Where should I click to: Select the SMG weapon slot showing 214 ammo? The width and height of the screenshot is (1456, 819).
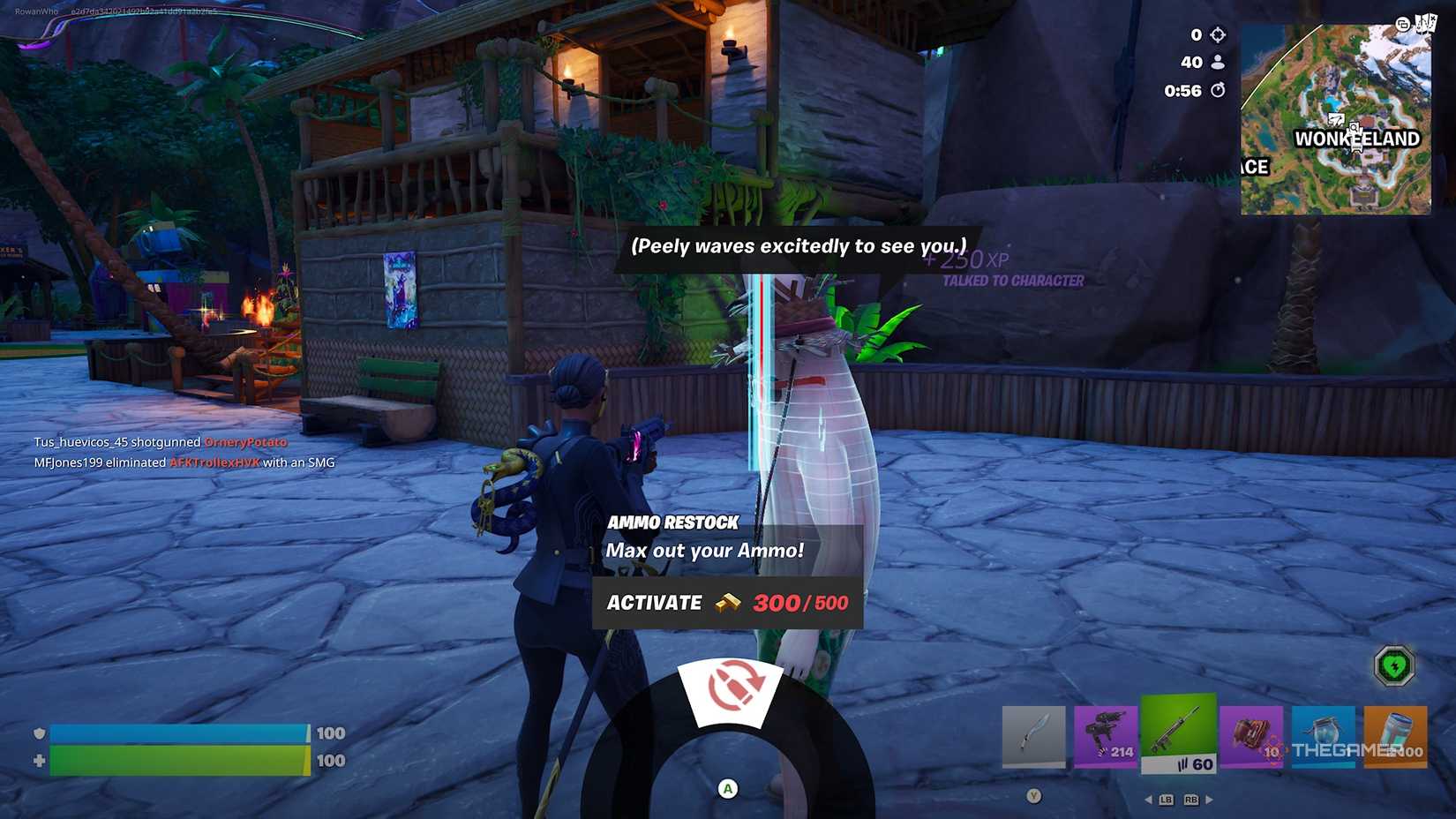point(1106,735)
